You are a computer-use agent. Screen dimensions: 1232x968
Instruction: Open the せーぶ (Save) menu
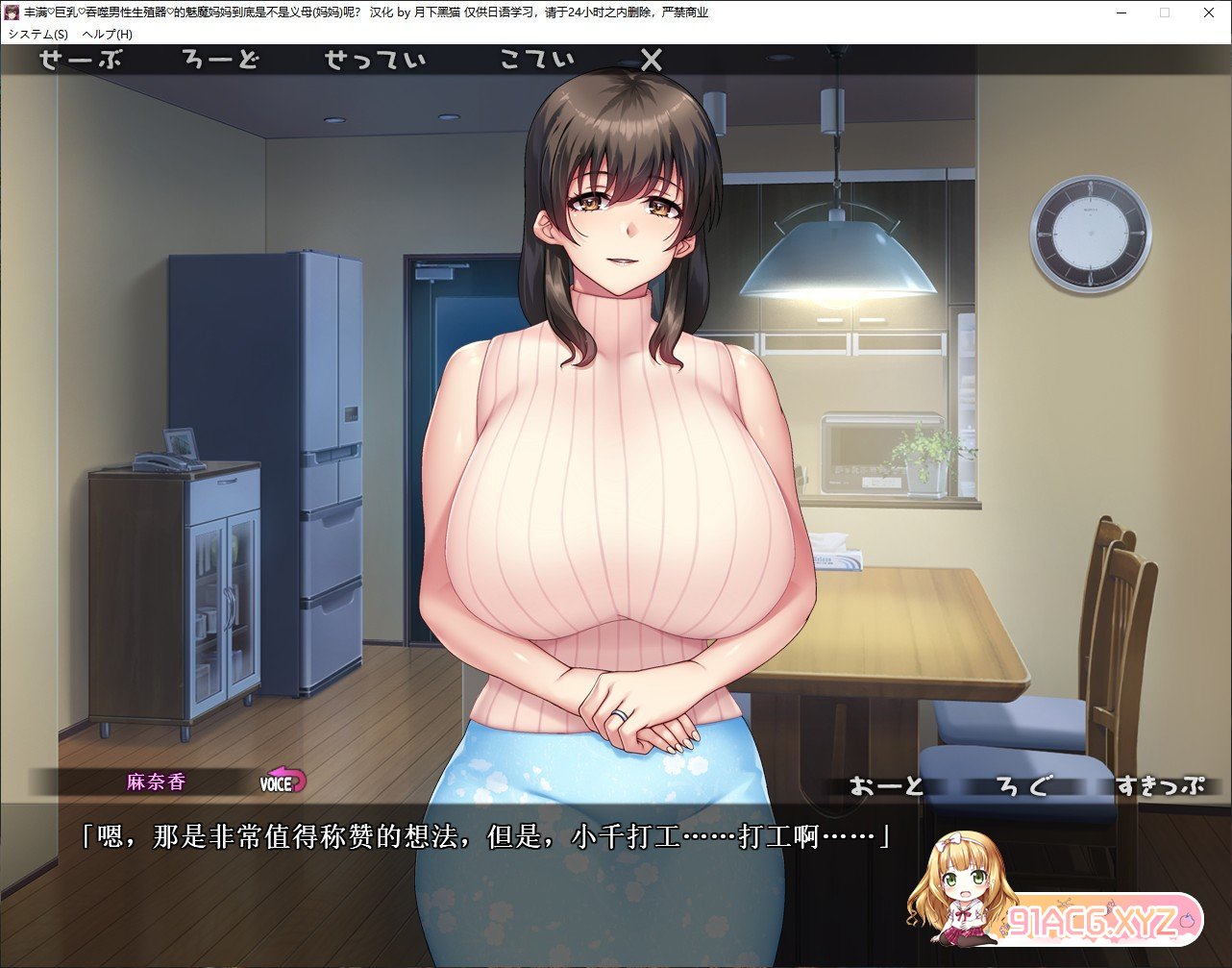(81, 61)
